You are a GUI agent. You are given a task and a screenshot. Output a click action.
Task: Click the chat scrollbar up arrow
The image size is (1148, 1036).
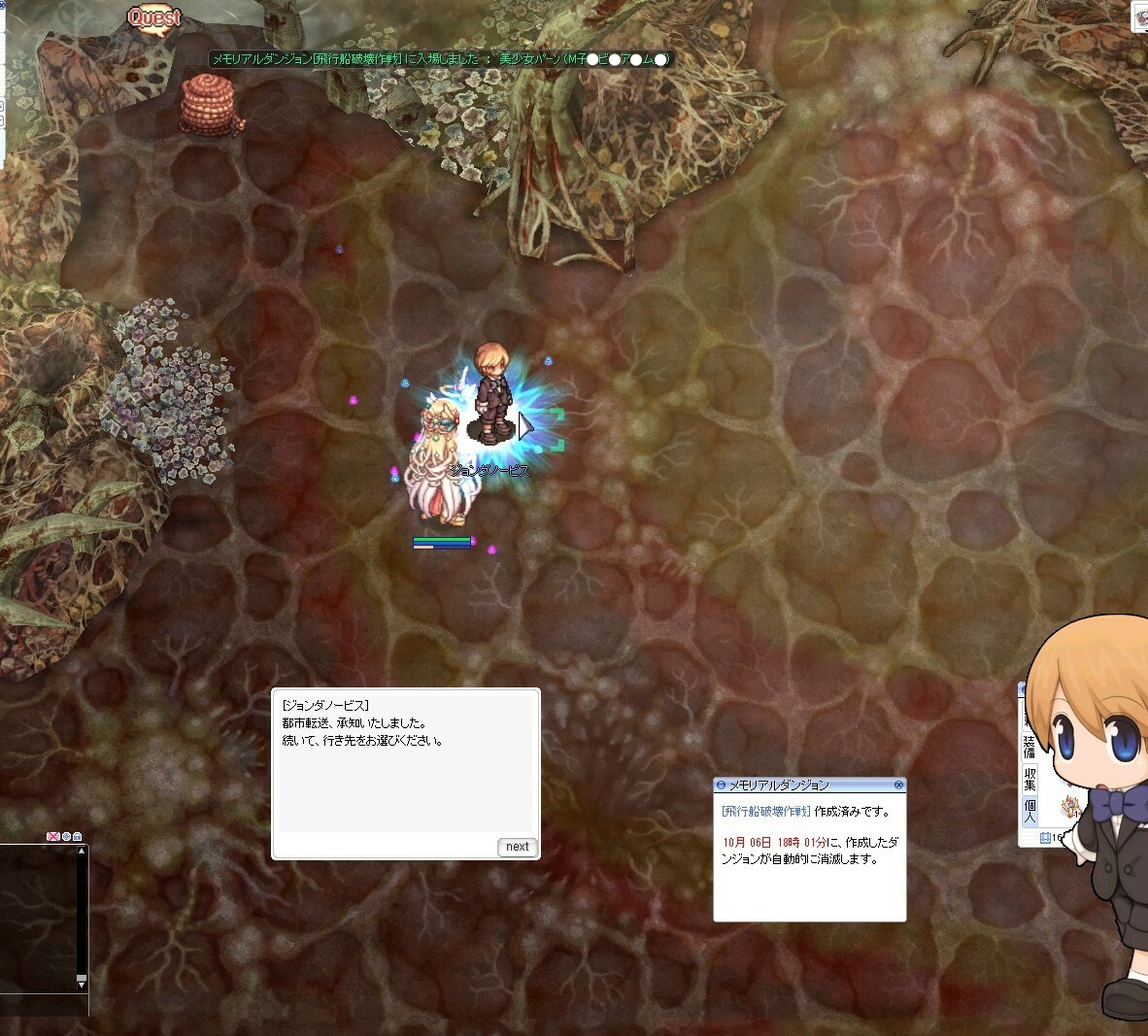(x=82, y=852)
